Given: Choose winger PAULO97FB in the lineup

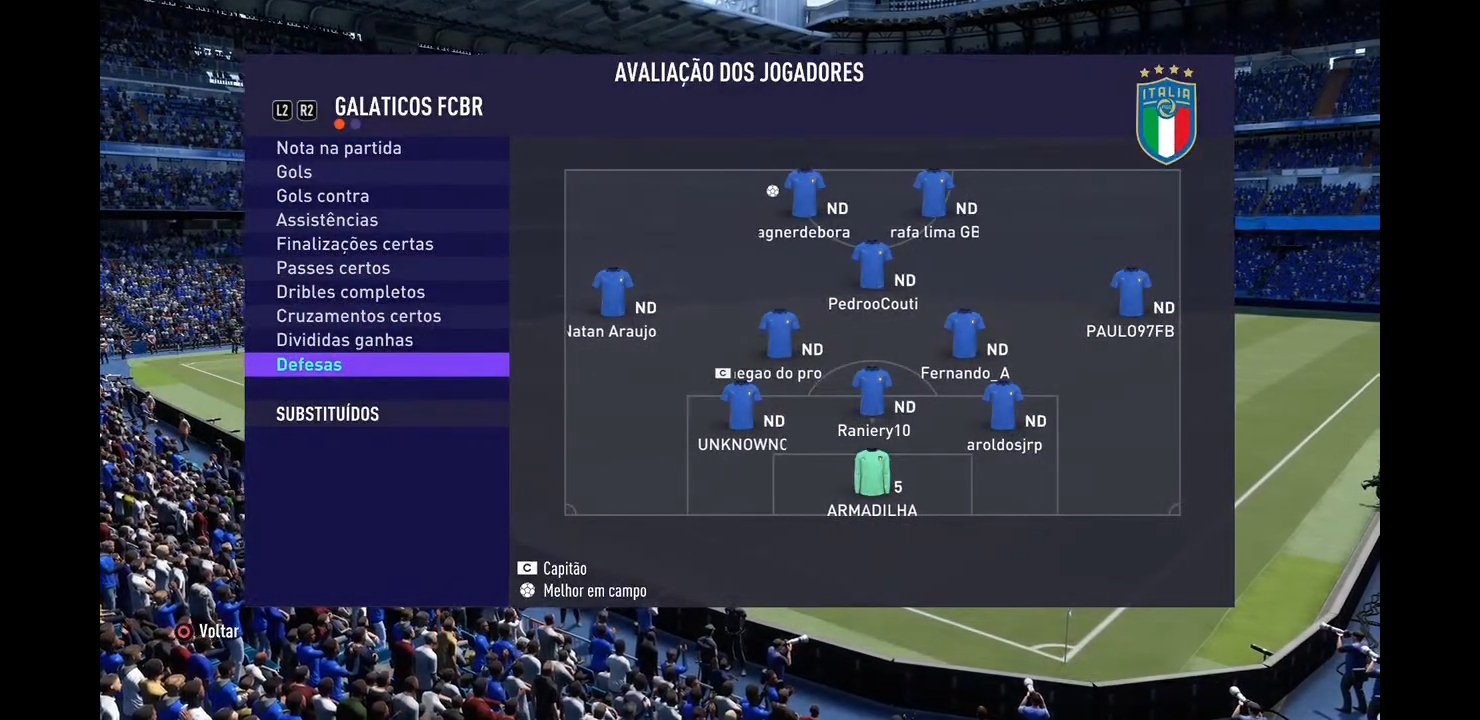Looking at the screenshot, I should 1130,293.
